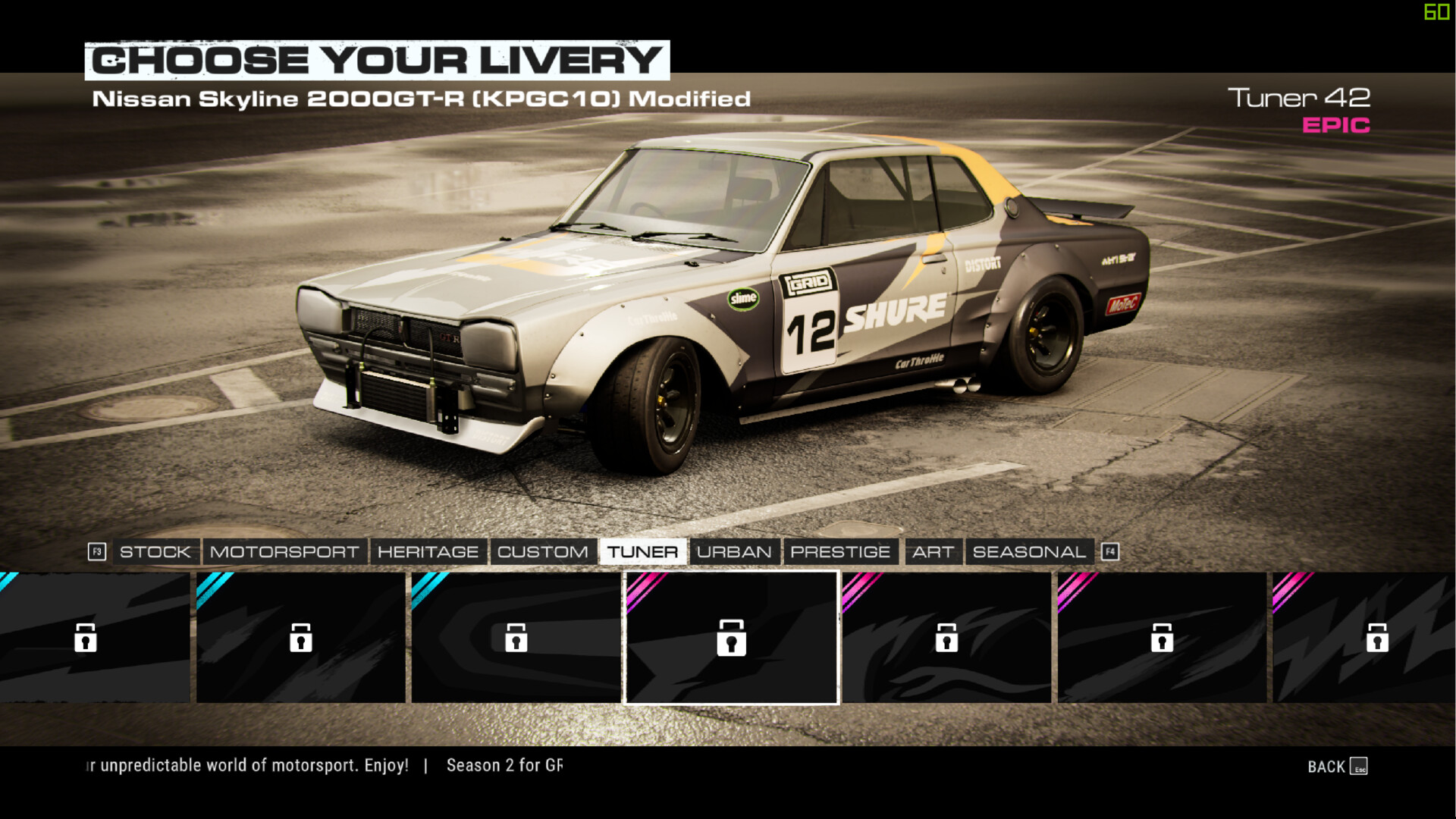Image resolution: width=1456 pixels, height=819 pixels.
Task: Open the Motorsport livery category
Action: (284, 552)
